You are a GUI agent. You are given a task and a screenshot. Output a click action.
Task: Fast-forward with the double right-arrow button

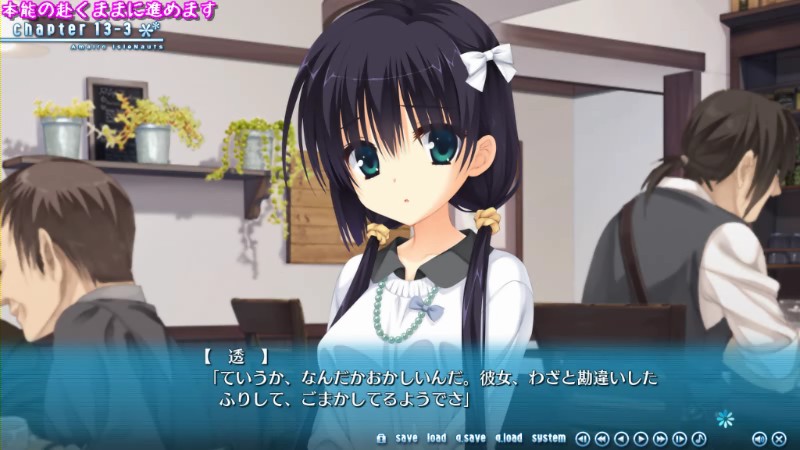click(660, 438)
